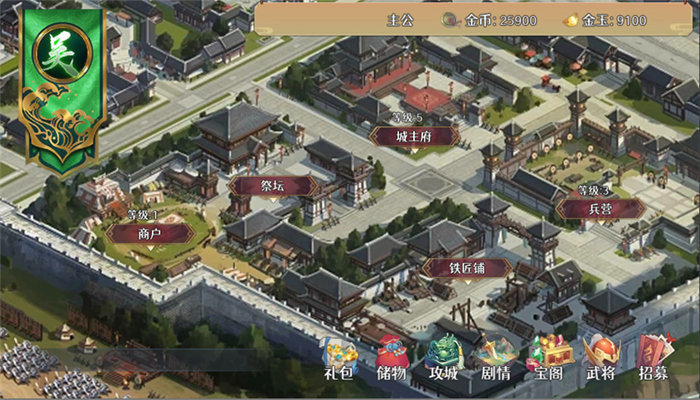Open the 招募 recruit menu

(x=654, y=359)
